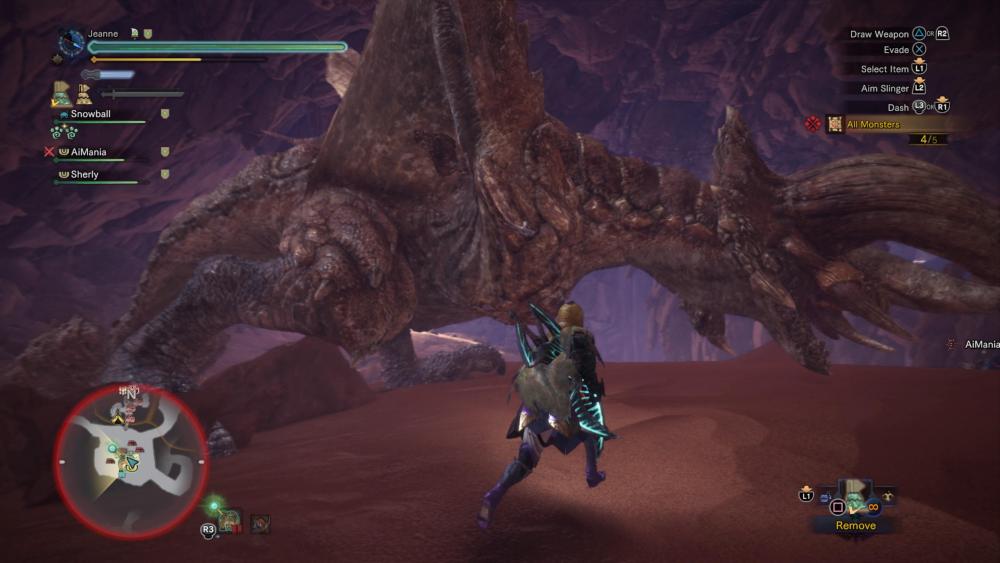Pick Sherly from the party list
The width and height of the screenshot is (1000, 563).
[x=84, y=175]
